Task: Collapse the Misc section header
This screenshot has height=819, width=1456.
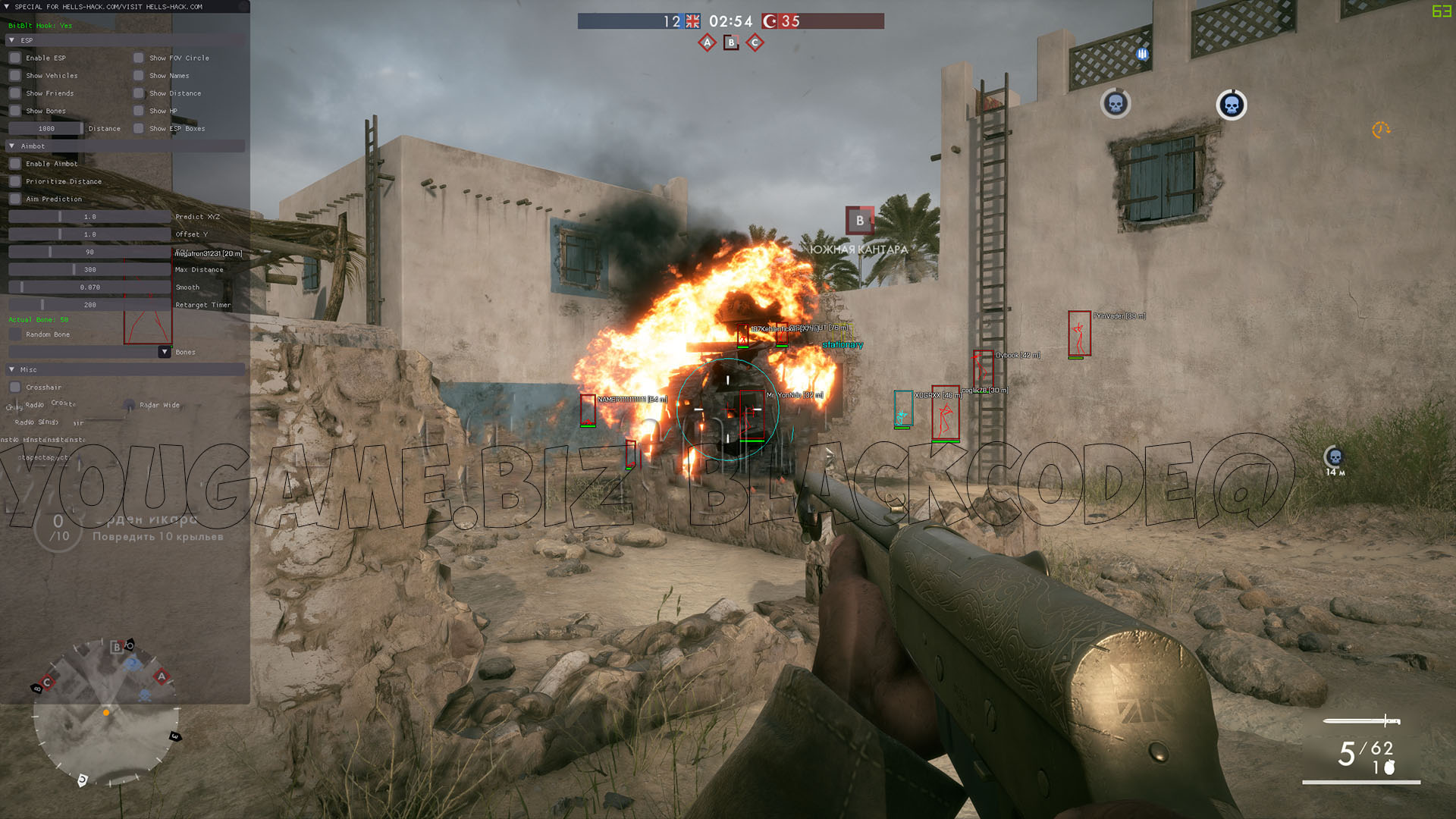Action: pyautogui.click(x=11, y=369)
